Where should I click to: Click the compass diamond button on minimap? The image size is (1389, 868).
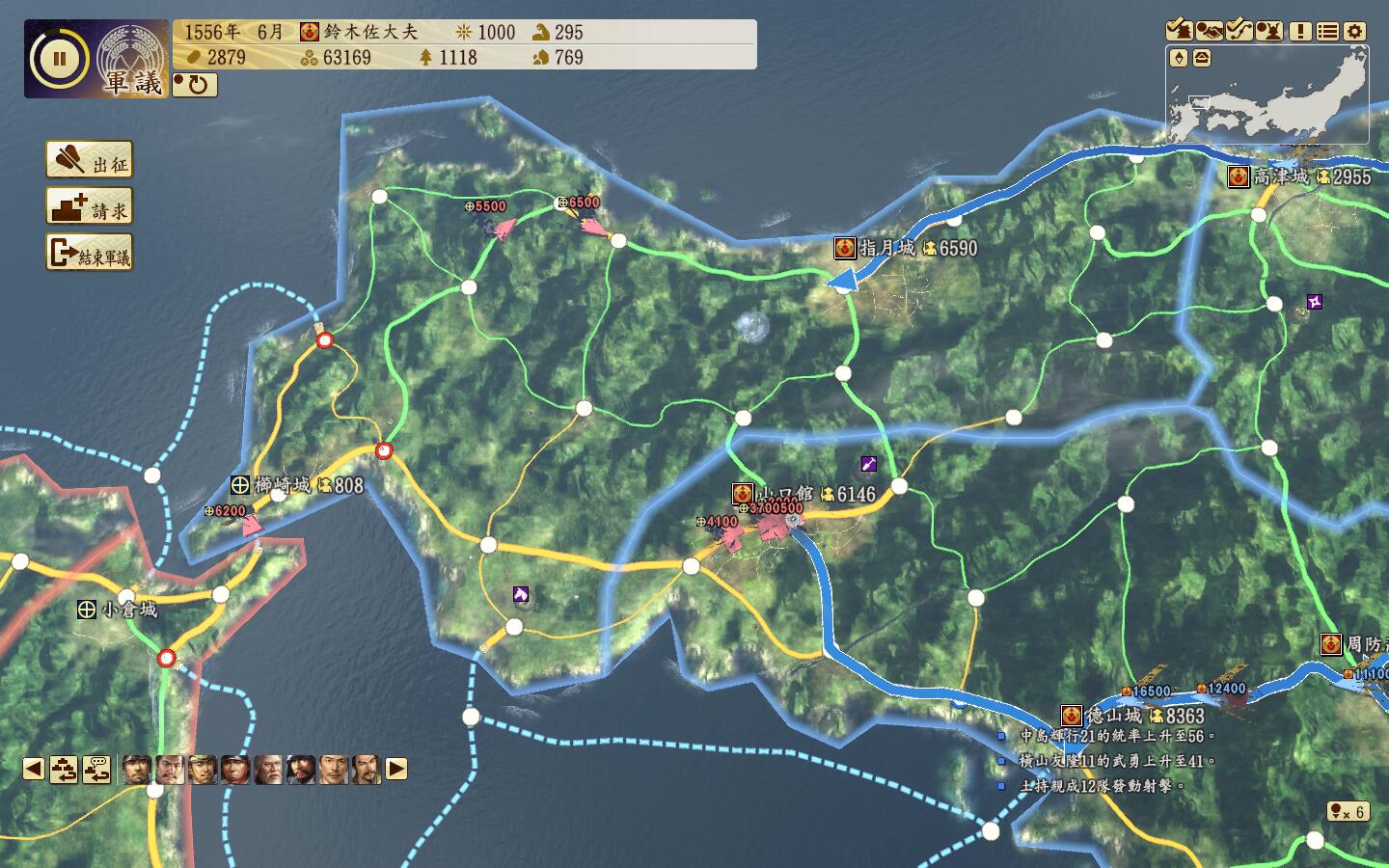[1179, 59]
